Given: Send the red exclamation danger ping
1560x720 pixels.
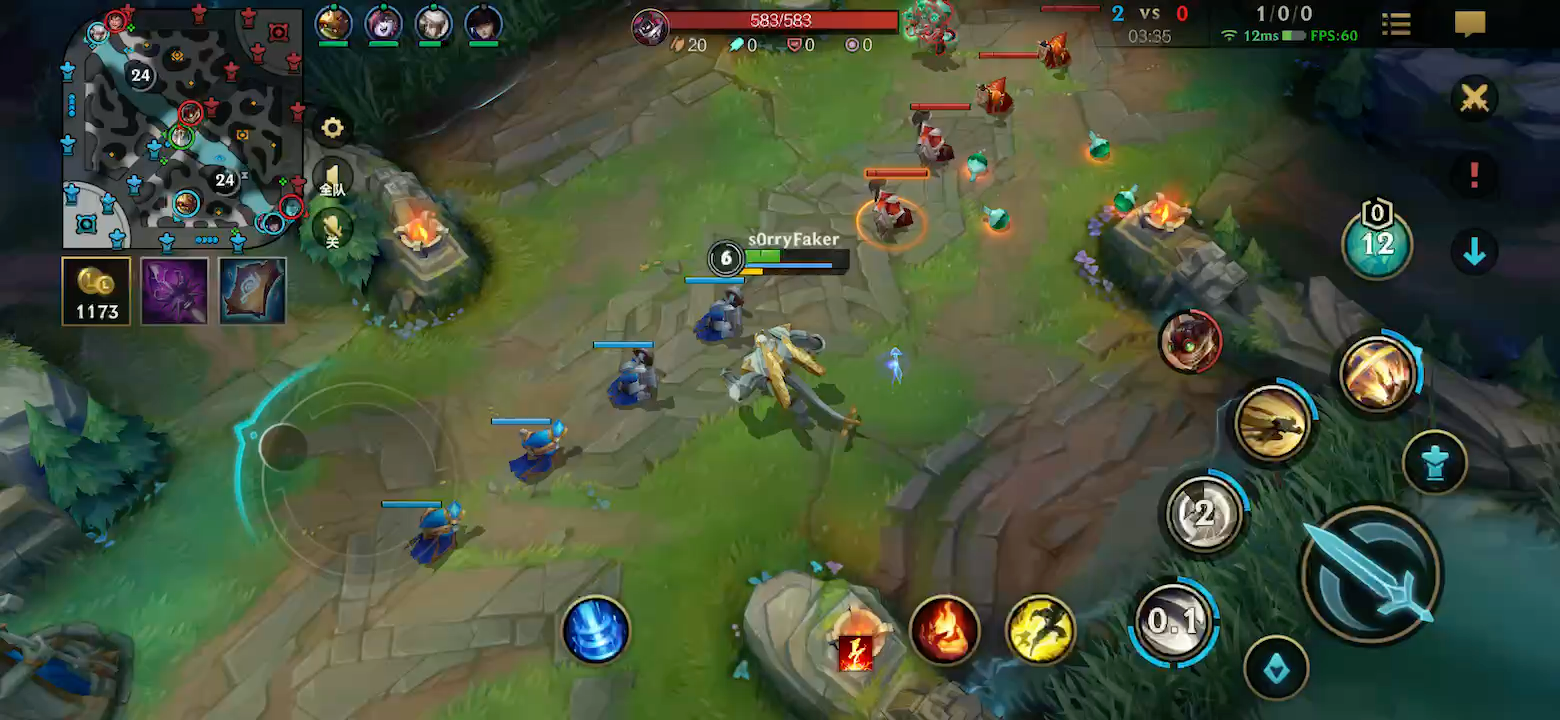Looking at the screenshot, I should pos(1475,176).
